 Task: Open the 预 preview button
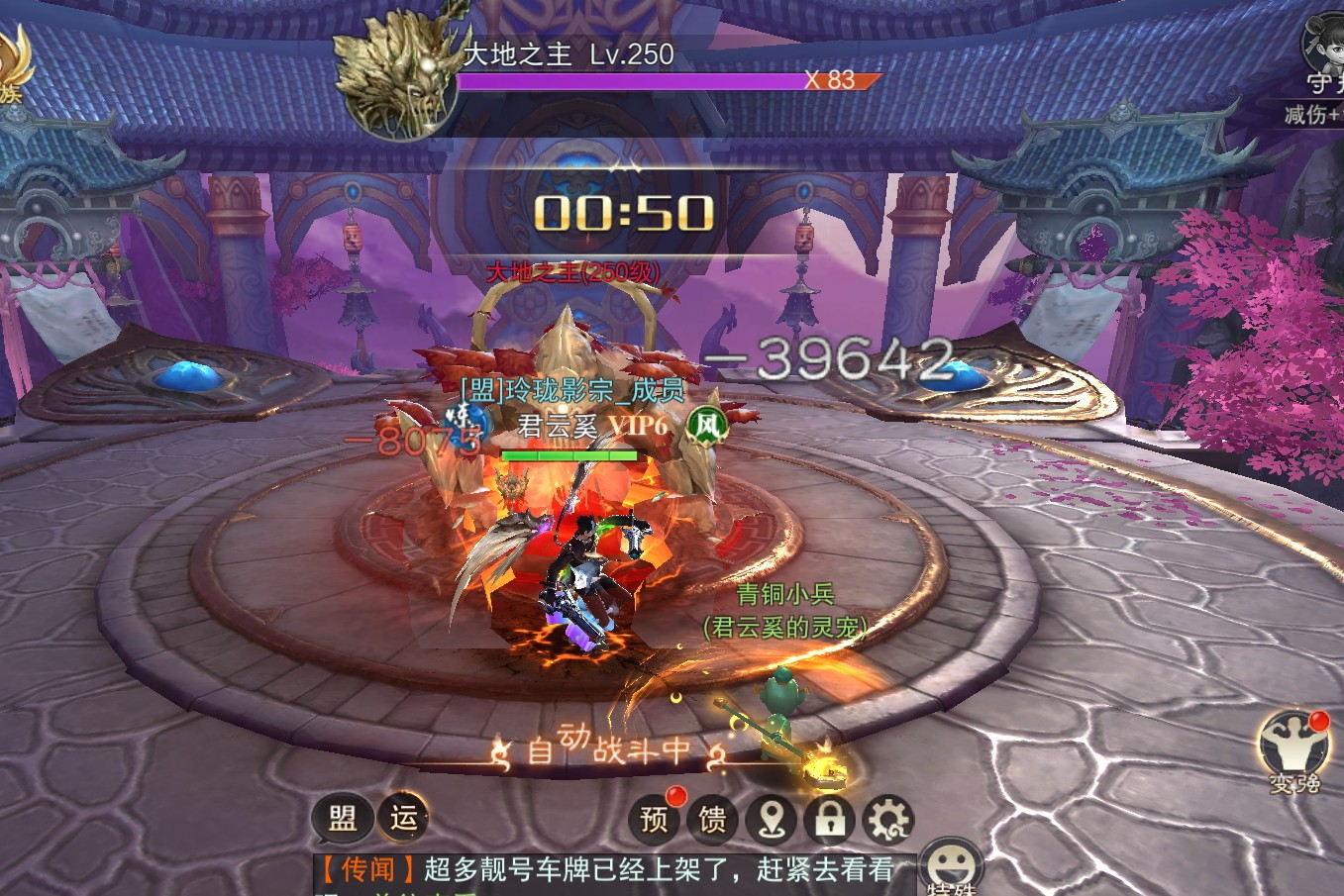click(655, 819)
